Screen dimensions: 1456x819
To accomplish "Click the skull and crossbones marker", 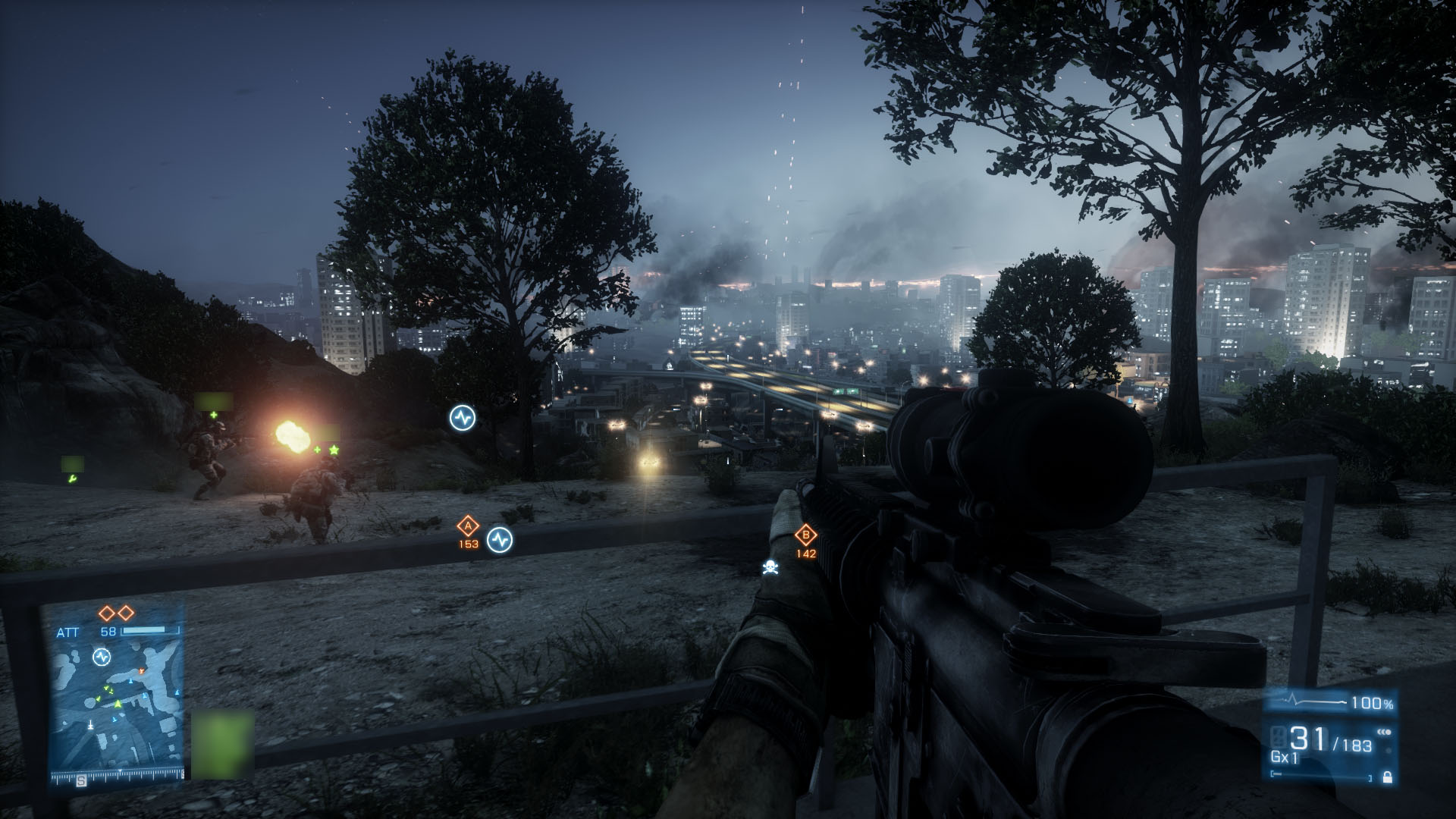I will (x=771, y=567).
